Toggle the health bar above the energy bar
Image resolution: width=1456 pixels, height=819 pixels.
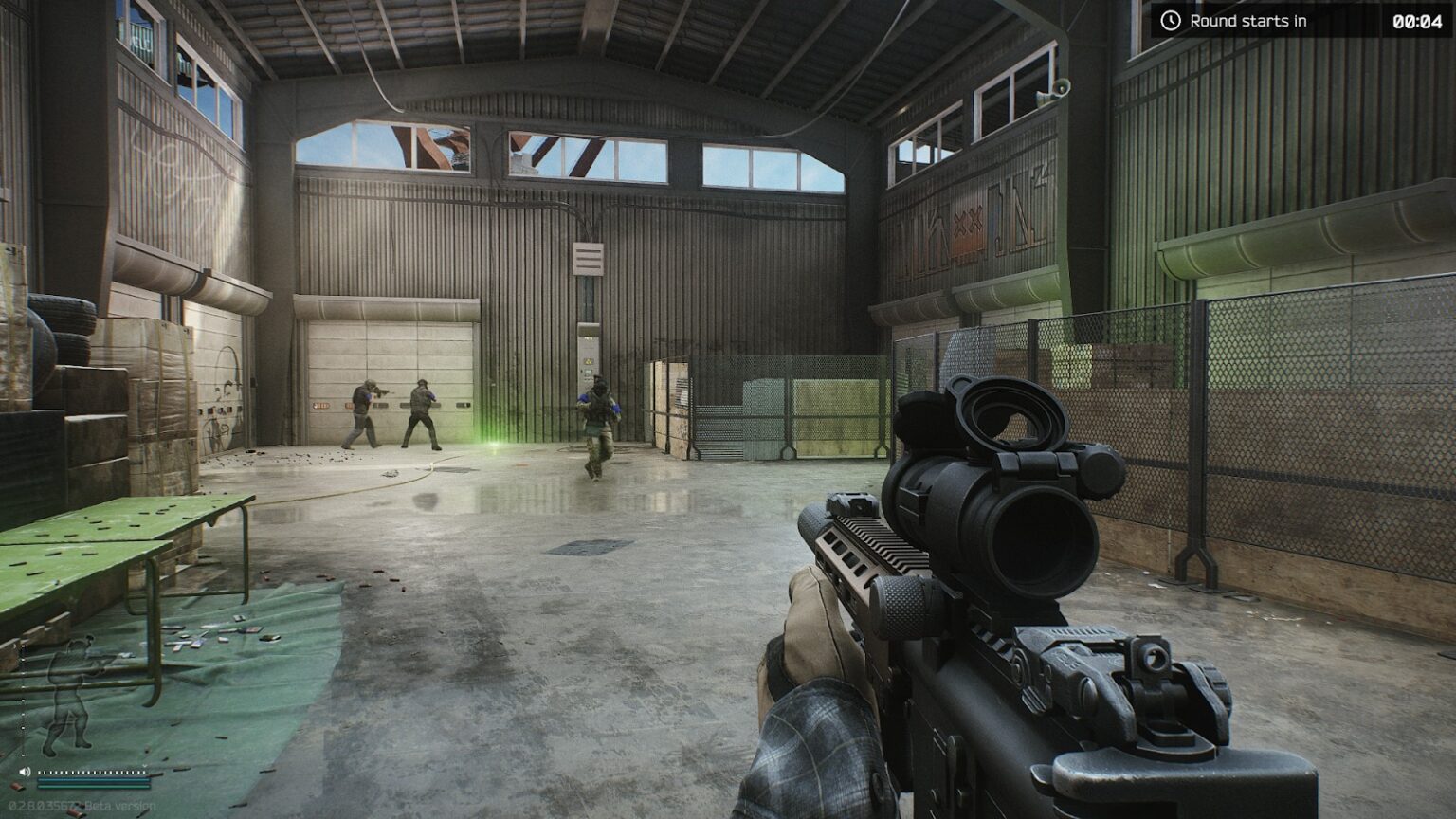tap(94, 780)
